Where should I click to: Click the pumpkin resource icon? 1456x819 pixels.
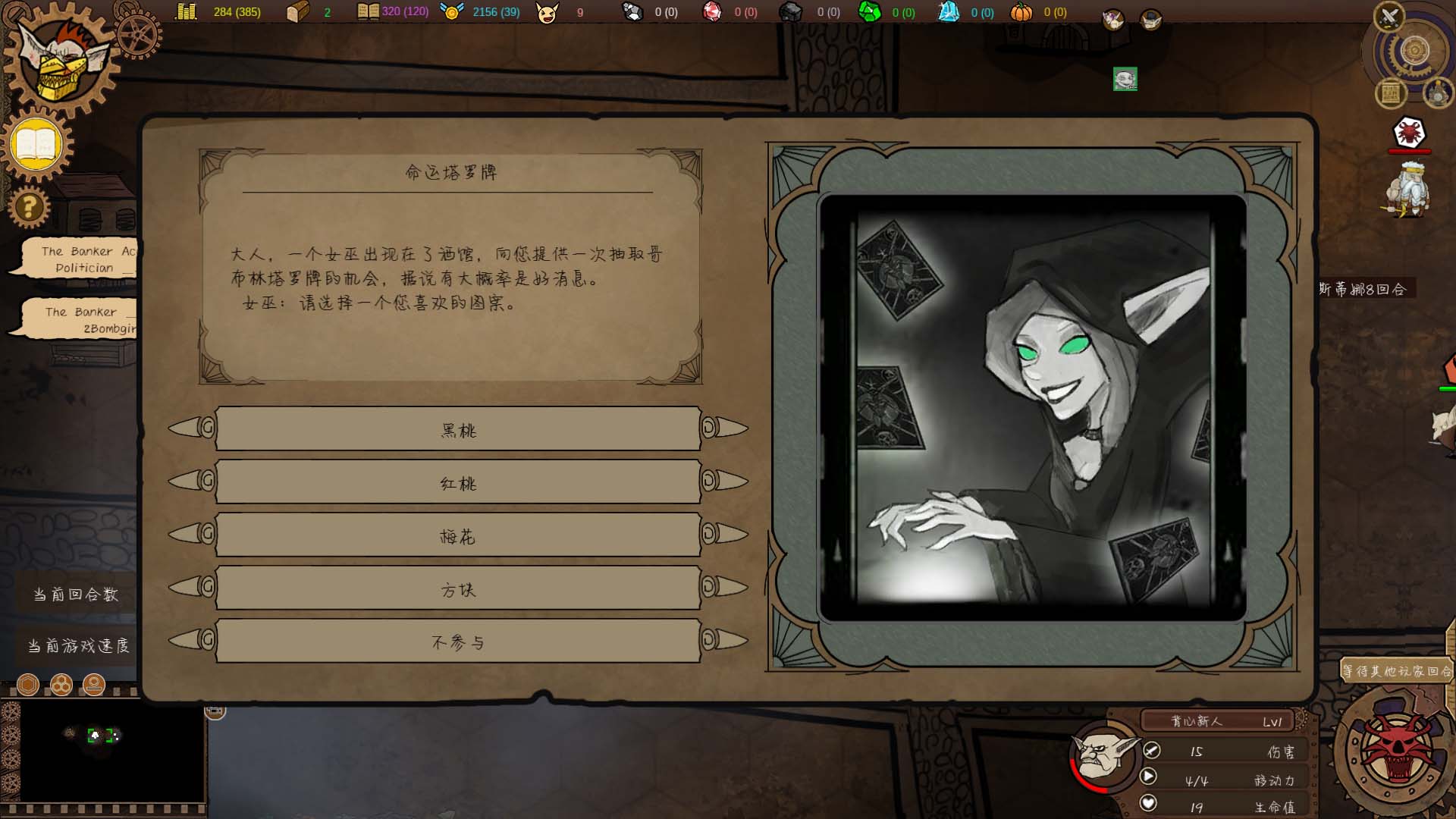tap(1021, 12)
